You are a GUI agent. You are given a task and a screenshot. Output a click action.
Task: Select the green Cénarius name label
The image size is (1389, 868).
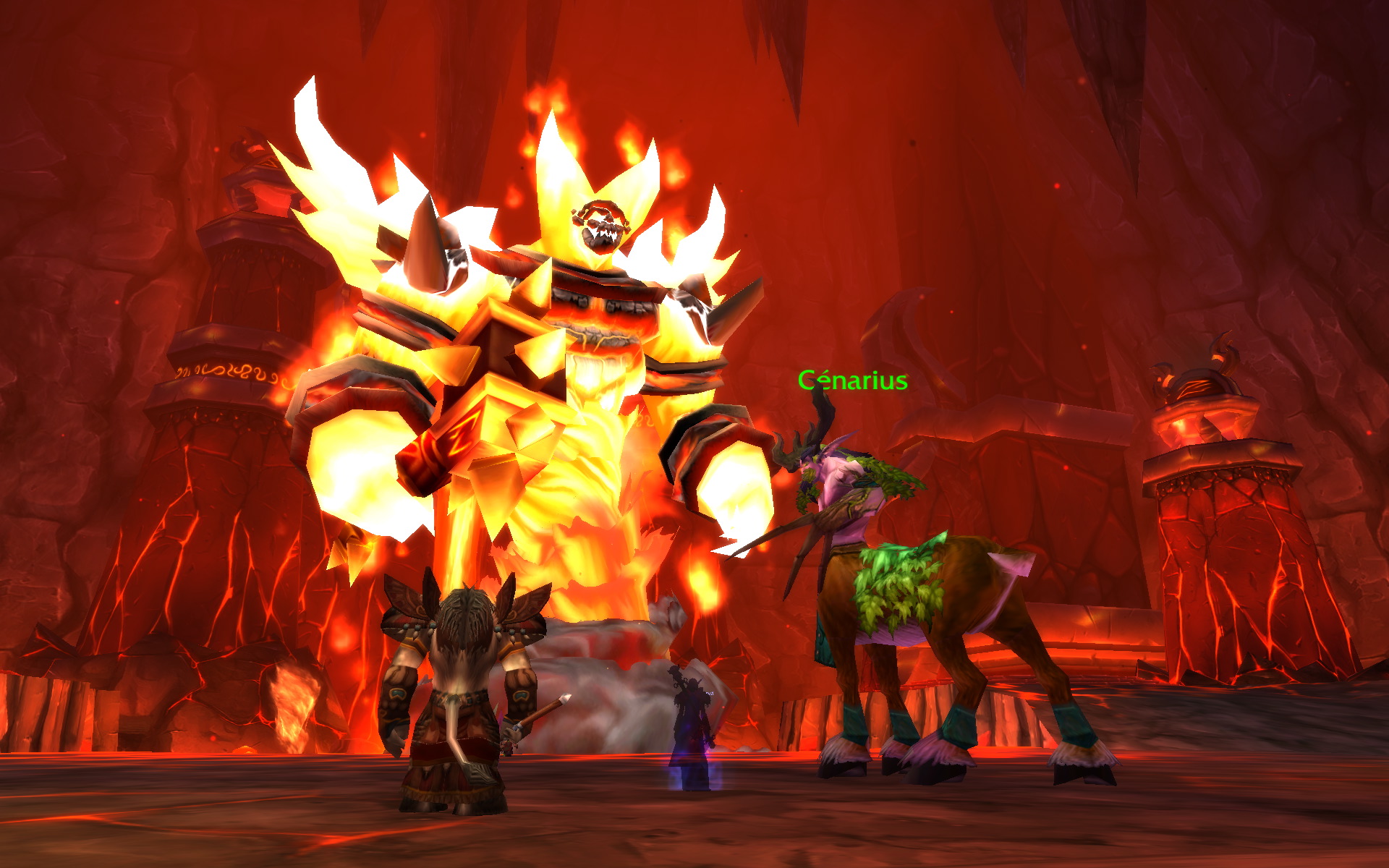click(x=852, y=380)
